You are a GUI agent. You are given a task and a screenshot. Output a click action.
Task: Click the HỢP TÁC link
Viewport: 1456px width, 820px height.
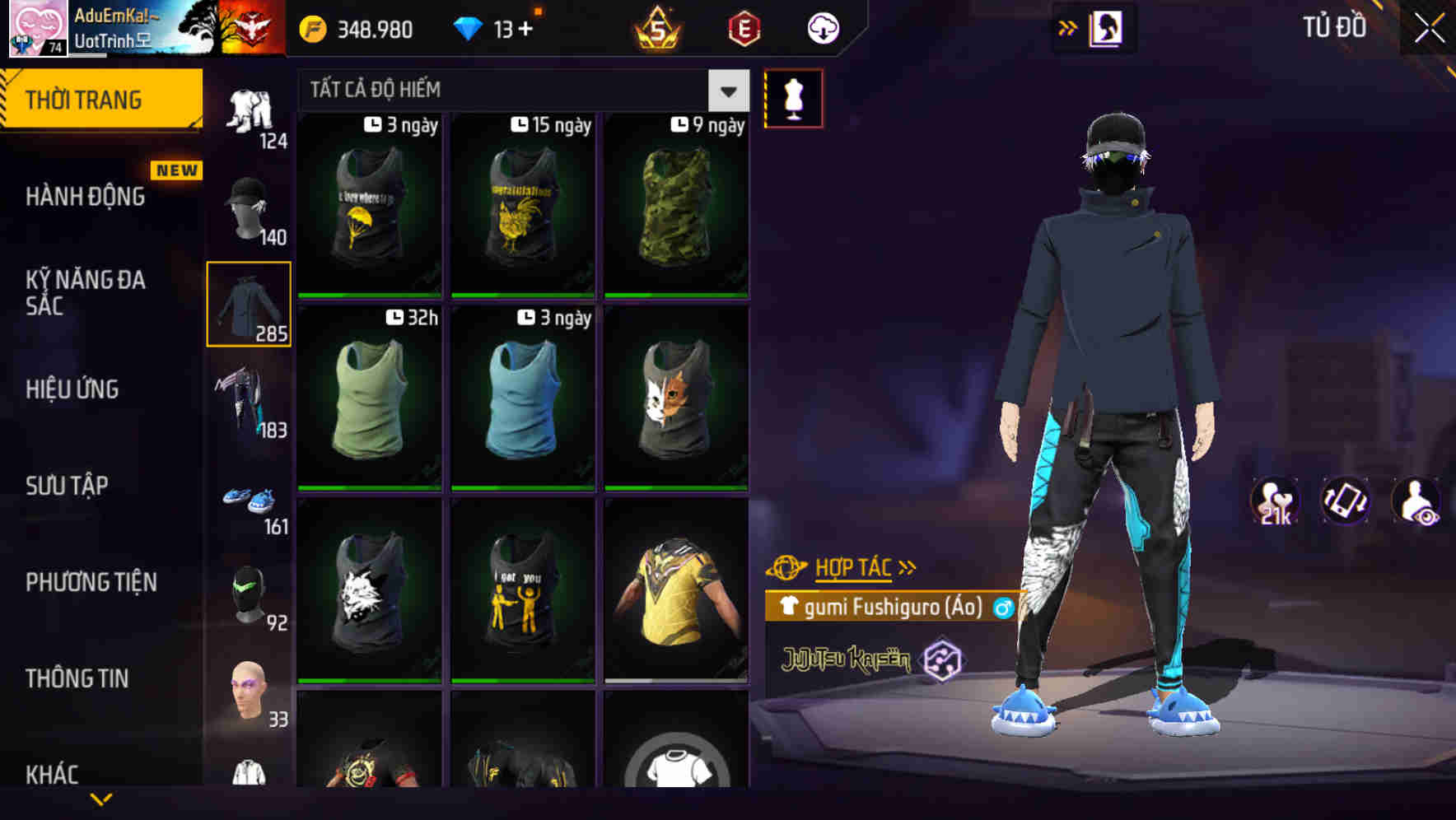pyautogui.click(x=854, y=566)
